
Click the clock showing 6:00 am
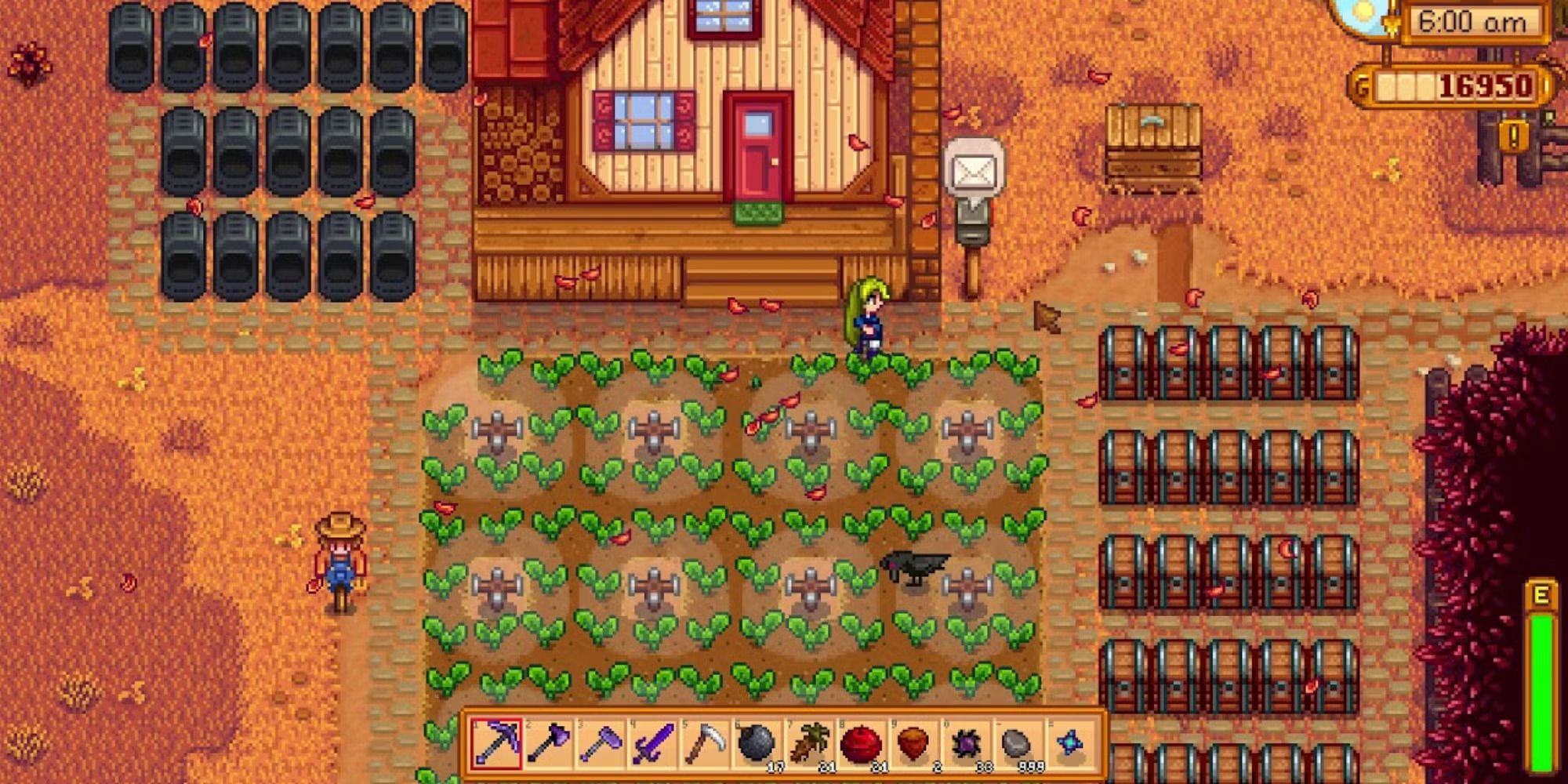1474,24
